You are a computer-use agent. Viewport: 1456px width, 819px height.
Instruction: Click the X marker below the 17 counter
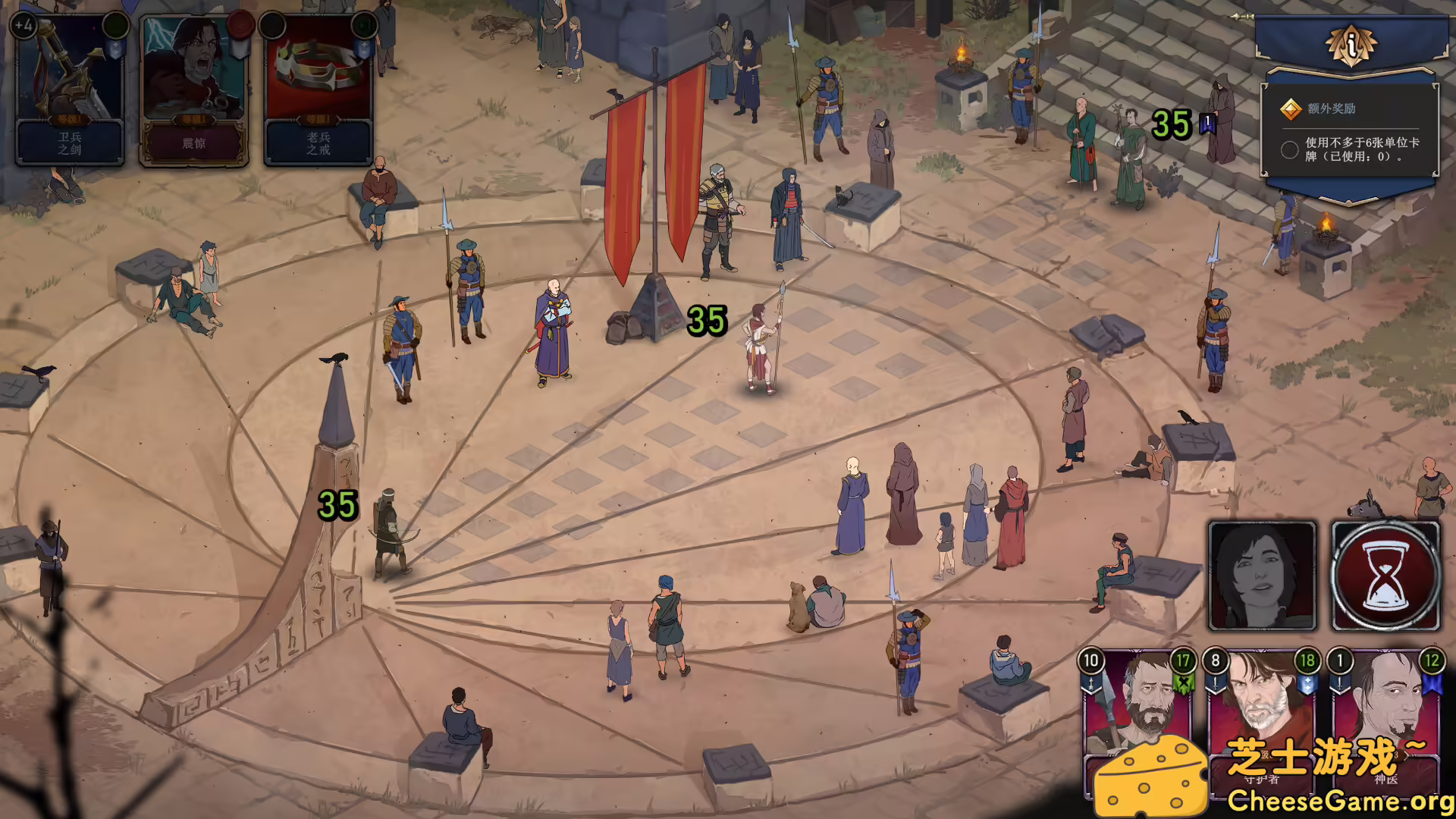tap(1185, 683)
